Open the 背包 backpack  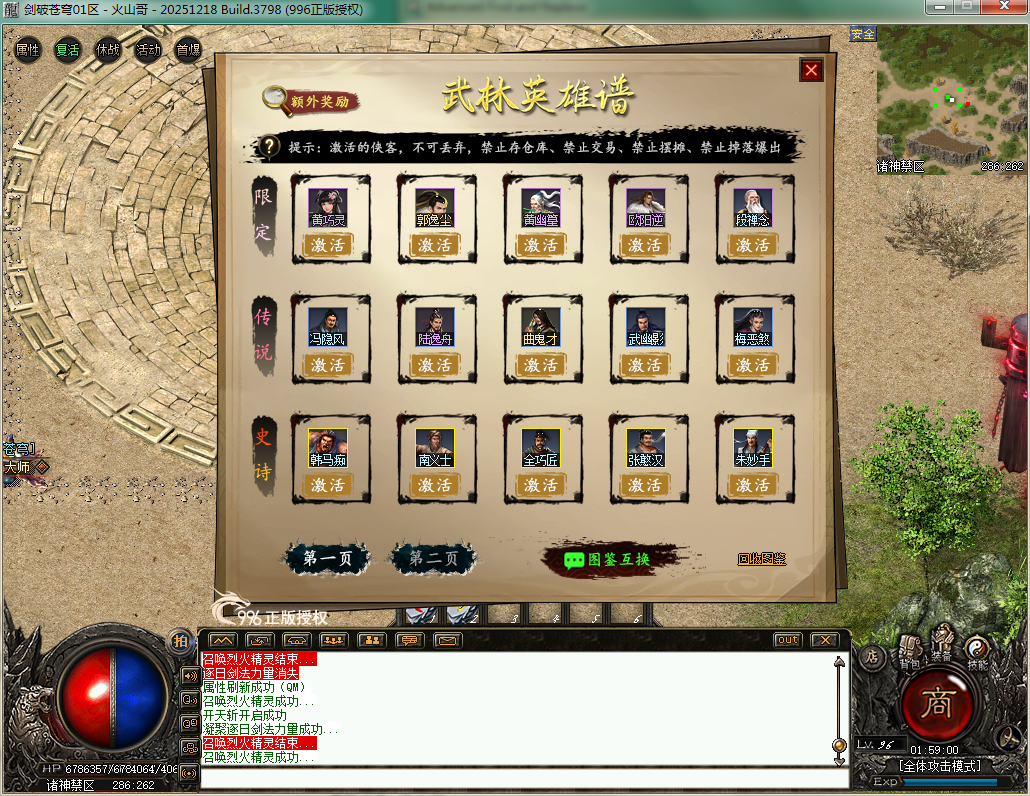(x=910, y=650)
